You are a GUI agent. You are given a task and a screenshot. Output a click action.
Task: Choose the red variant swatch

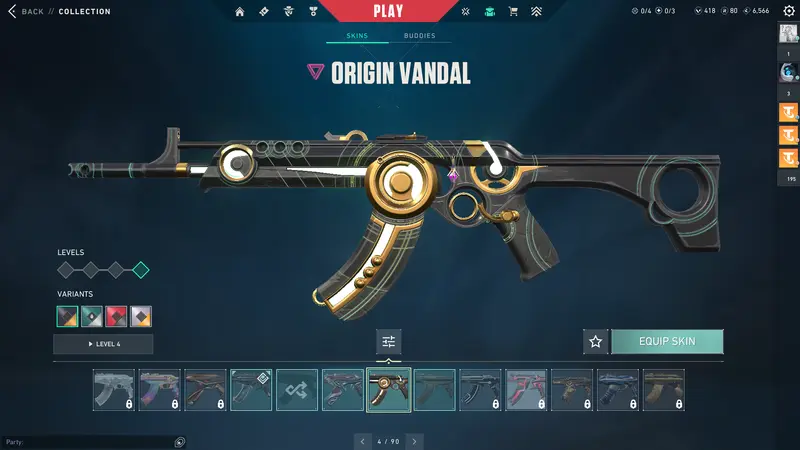coord(116,316)
